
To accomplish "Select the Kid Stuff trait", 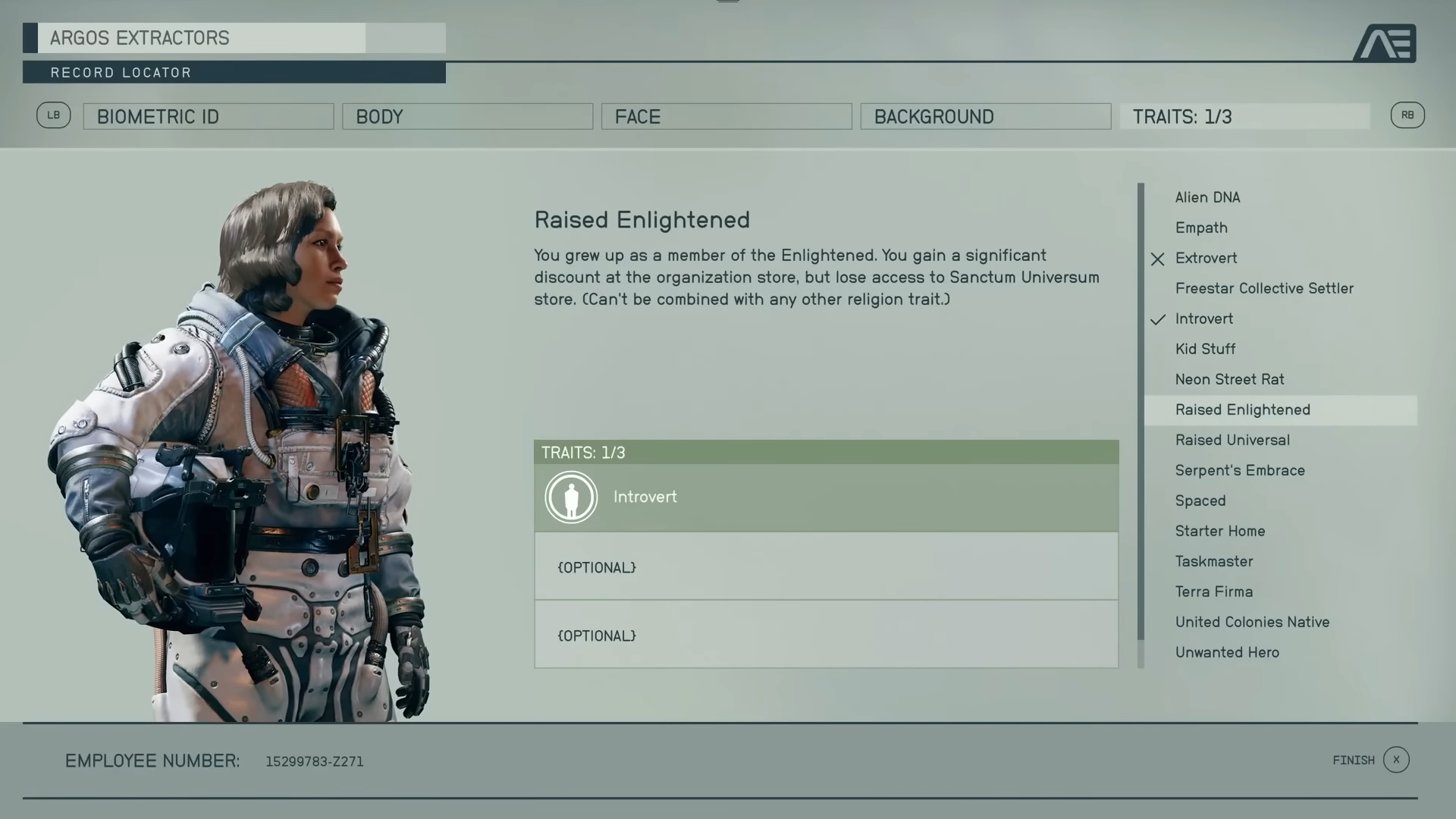I will coord(1206,349).
